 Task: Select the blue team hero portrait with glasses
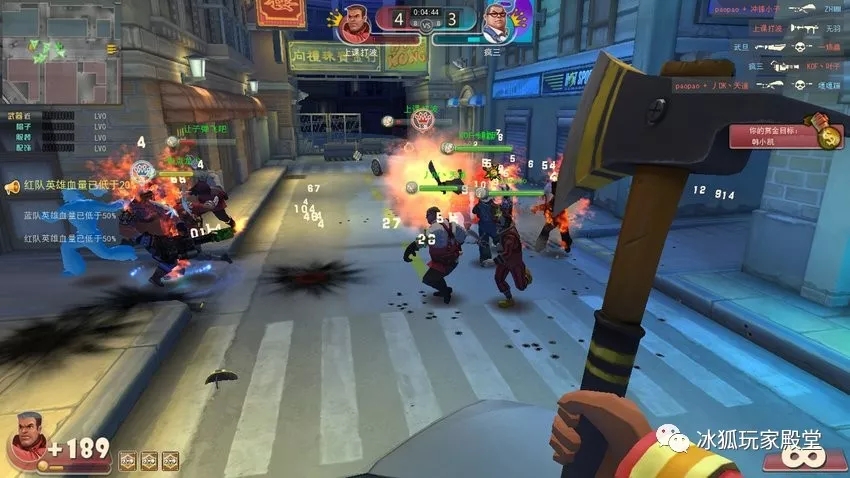point(497,20)
